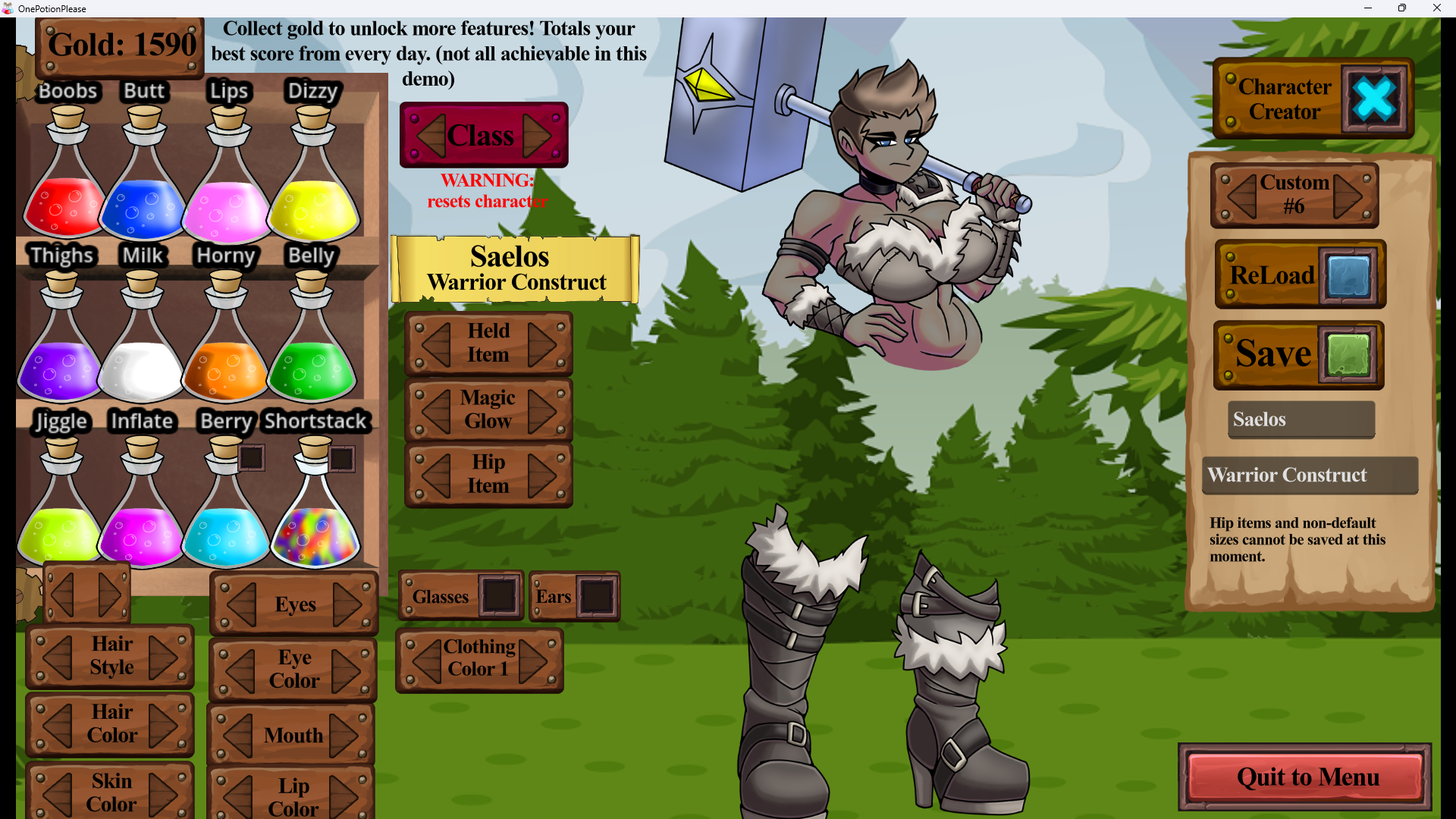Click the Saelos name input field
Image resolution: width=1456 pixels, height=819 pixels.
pyautogui.click(x=1300, y=419)
